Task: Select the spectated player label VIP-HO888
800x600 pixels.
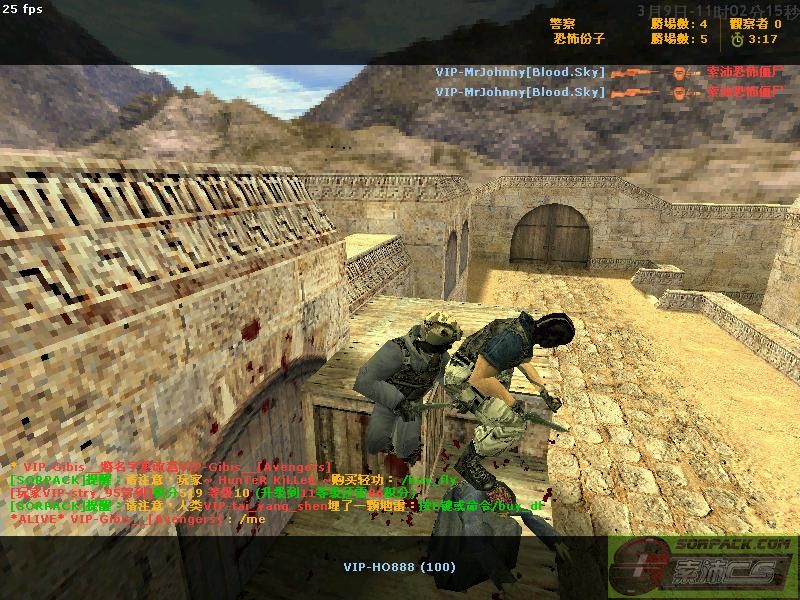Action: 399,567
